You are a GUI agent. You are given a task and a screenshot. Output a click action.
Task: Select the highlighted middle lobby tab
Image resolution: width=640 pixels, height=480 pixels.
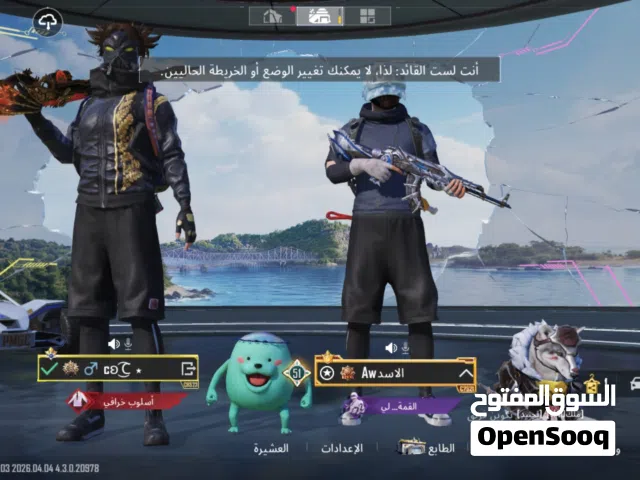[x=321, y=16]
